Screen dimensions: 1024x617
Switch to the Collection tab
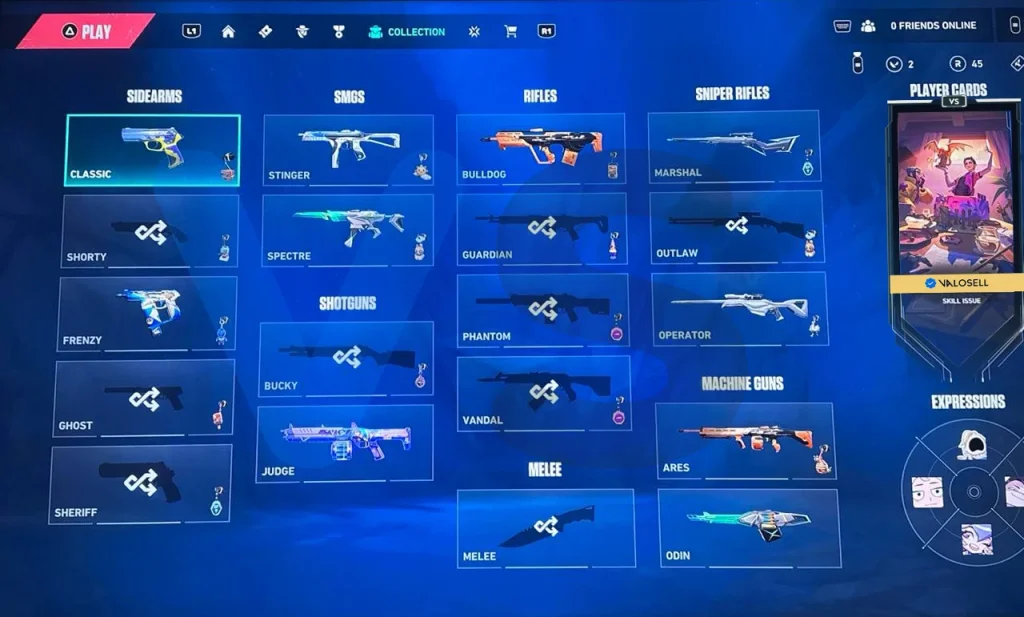pyautogui.click(x=407, y=32)
